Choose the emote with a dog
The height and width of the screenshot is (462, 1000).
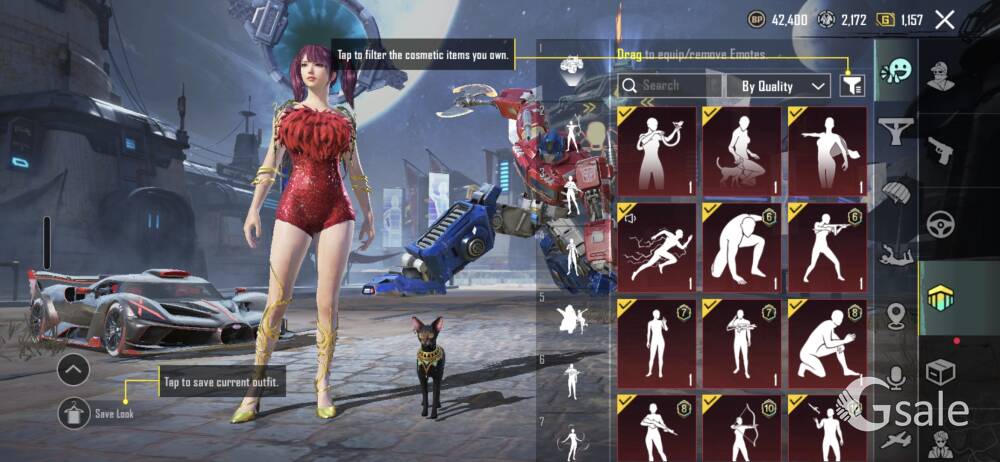pyautogui.click(x=741, y=151)
